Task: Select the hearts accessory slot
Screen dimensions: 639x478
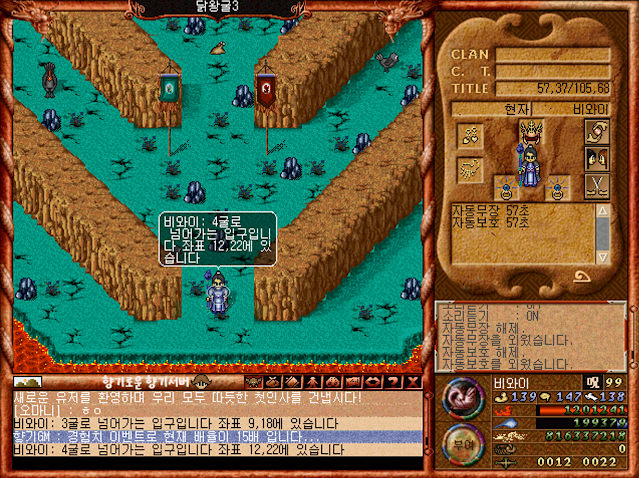Action: (468, 134)
